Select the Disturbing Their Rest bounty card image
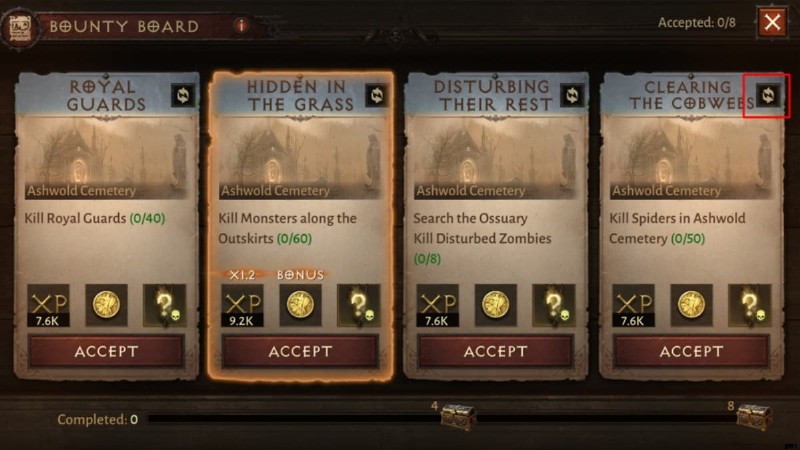 (495, 155)
